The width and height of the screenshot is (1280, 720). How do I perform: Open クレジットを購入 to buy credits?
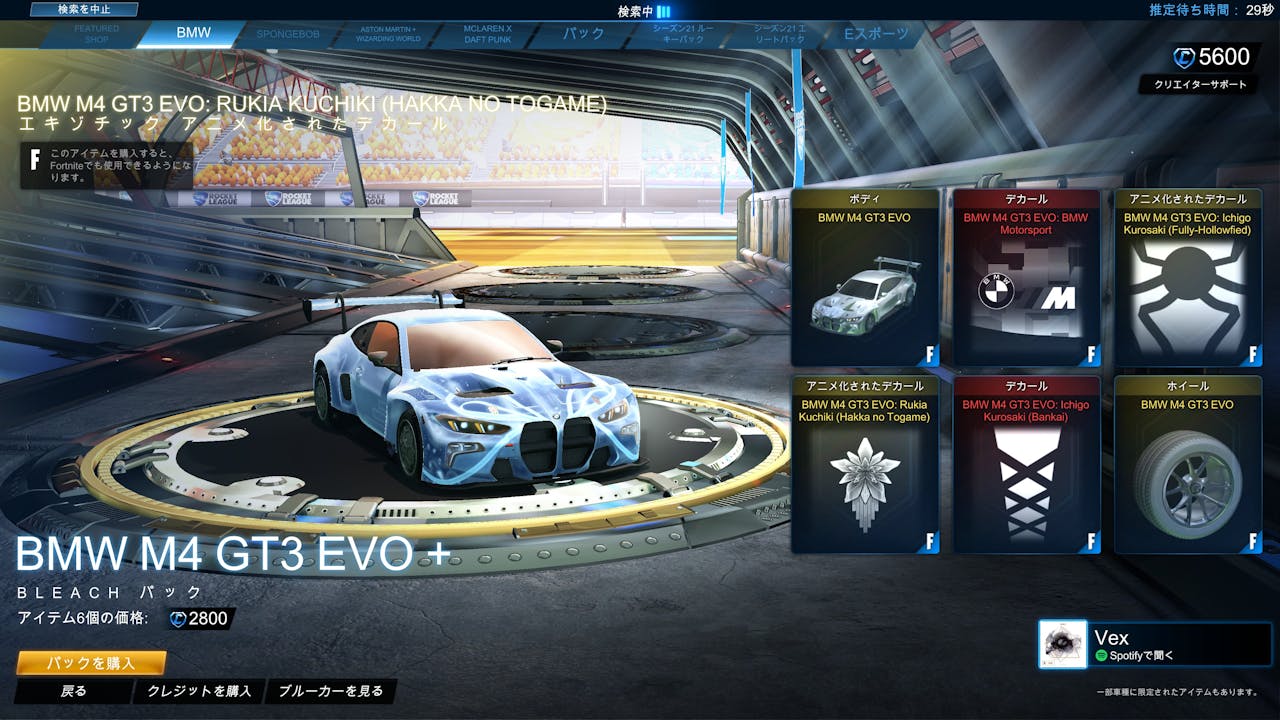pos(201,691)
